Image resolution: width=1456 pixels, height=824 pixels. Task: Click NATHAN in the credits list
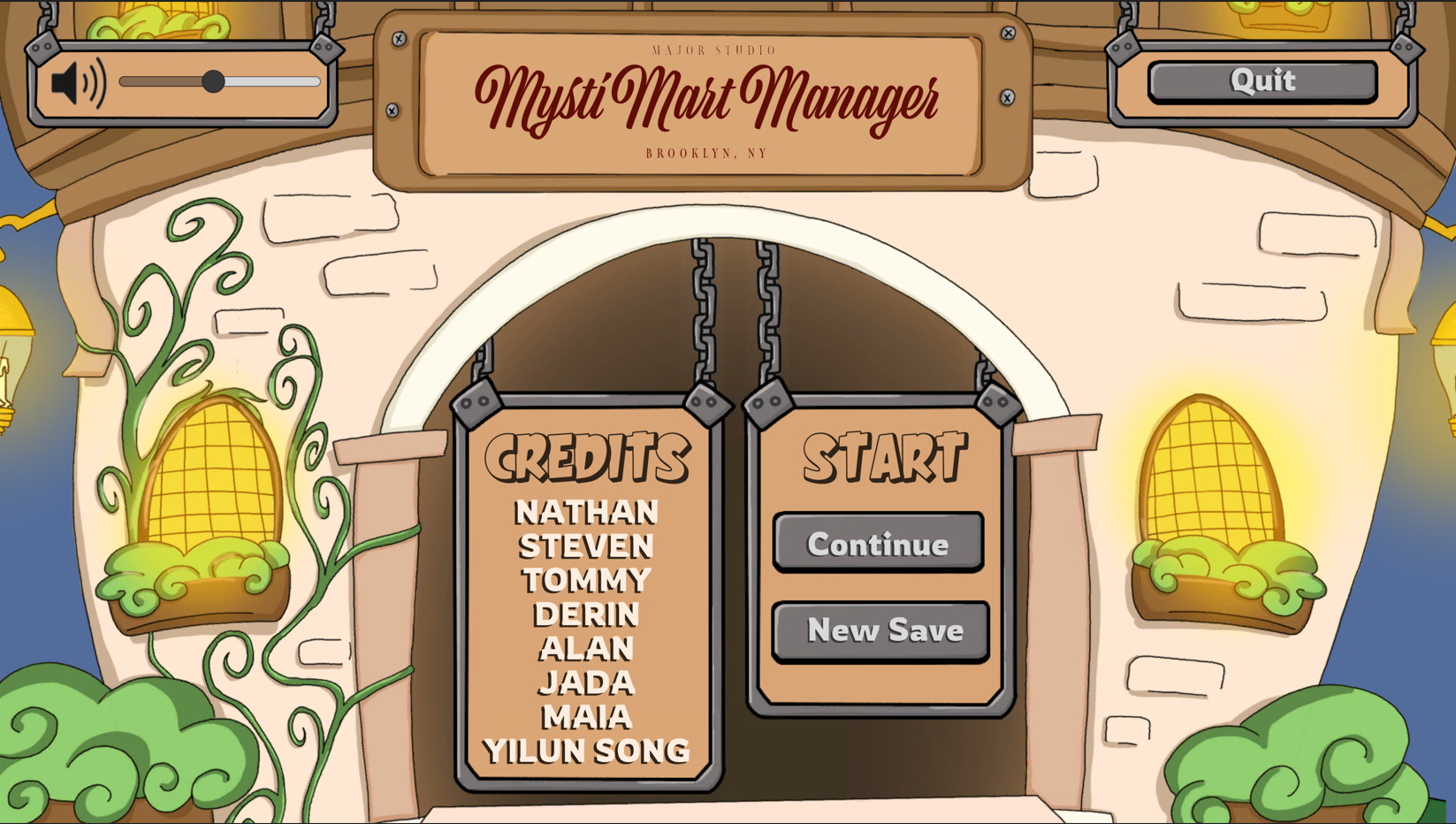pos(587,511)
